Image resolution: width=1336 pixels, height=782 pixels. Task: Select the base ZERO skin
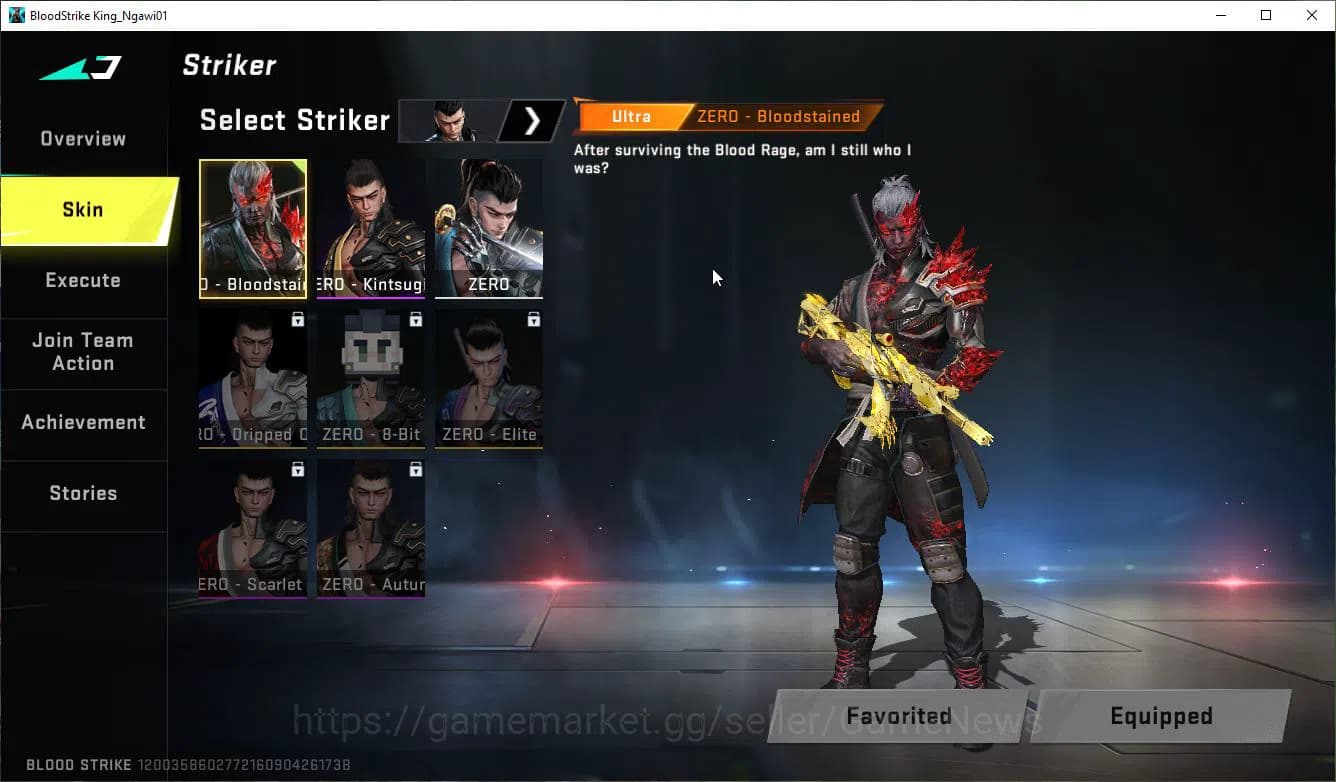(x=488, y=225)
